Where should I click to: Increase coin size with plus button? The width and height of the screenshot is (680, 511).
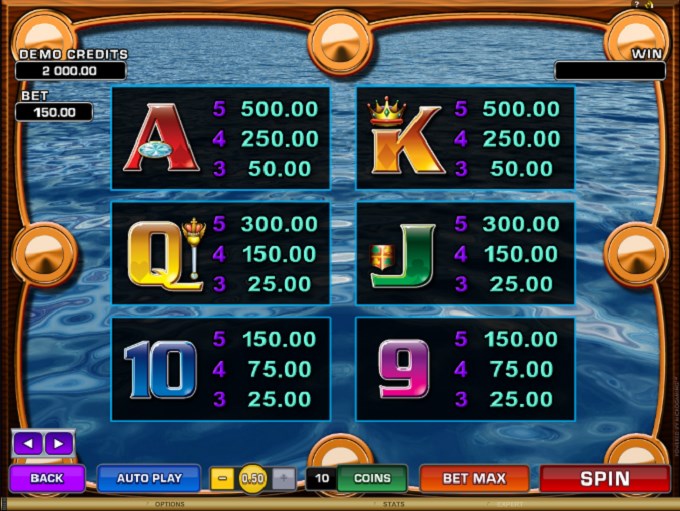[283, 479]
